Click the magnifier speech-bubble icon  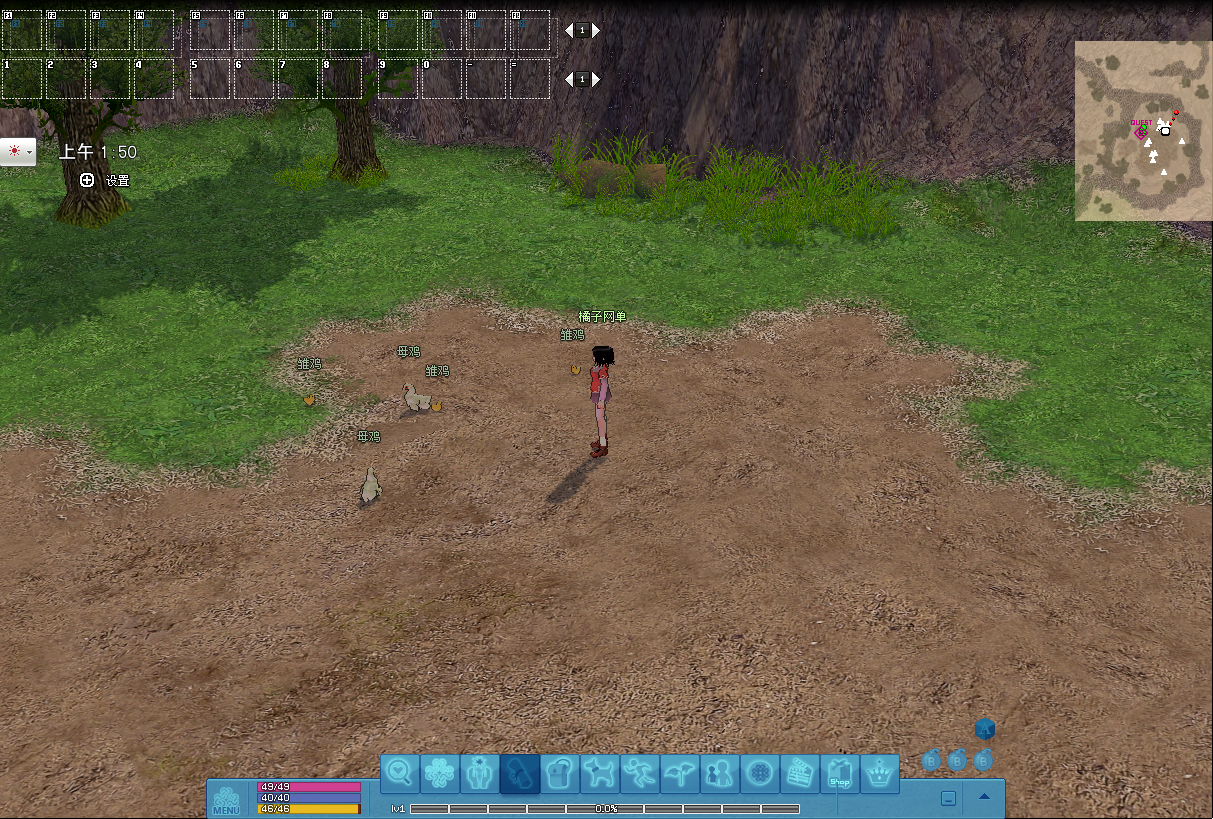click(400, 773)
